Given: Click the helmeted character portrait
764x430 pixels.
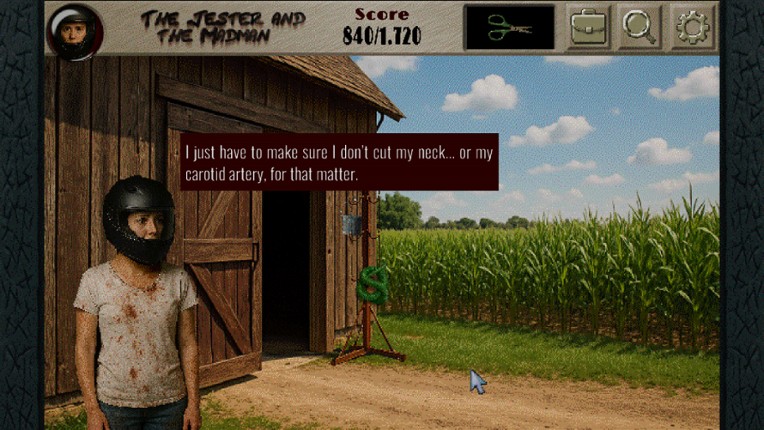Looking at the screenshot, I should 75,30.
